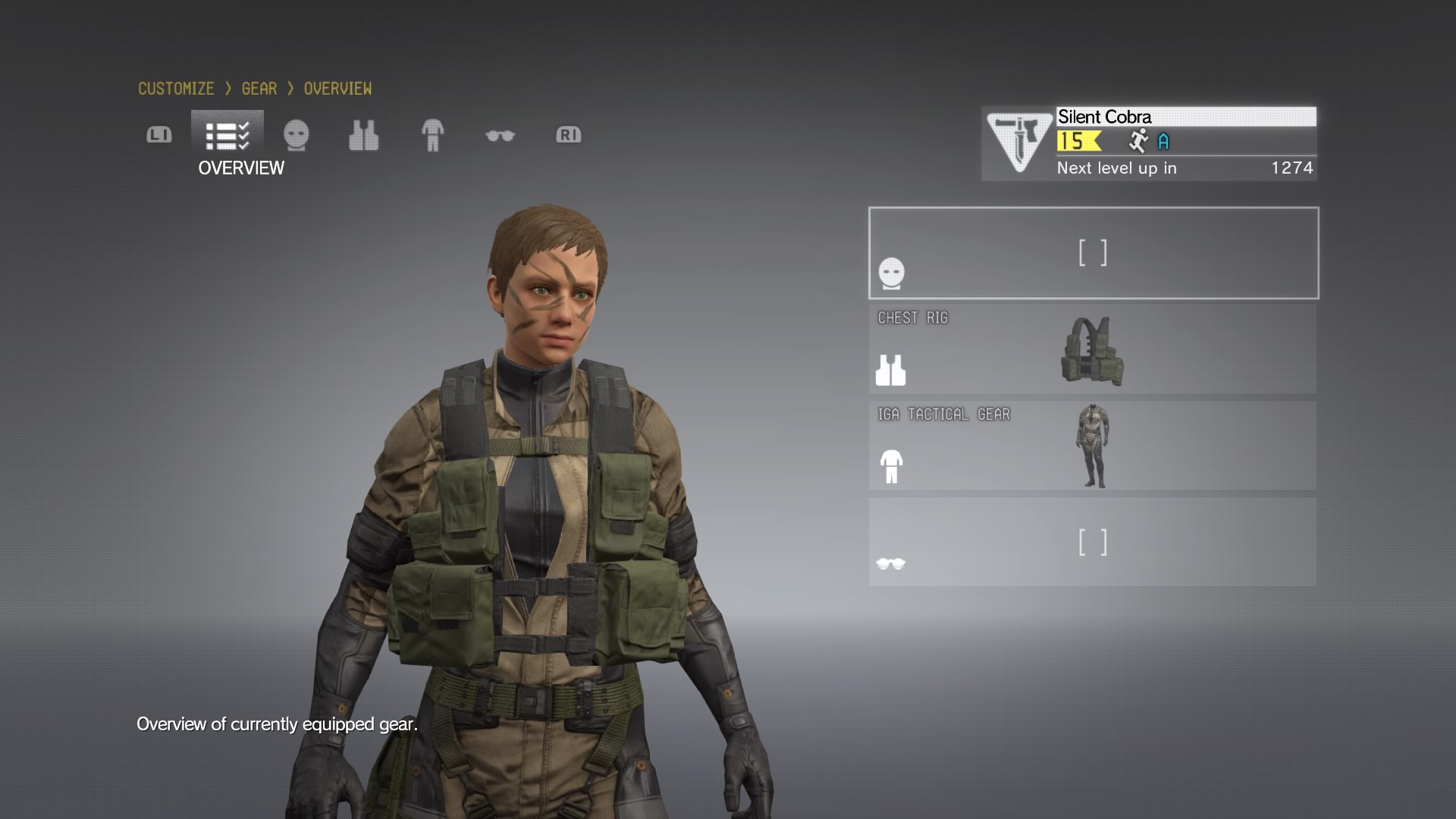Open the vest gear tab
Viewport: 1456px width, 819px height.
click(x=363, y=136)
